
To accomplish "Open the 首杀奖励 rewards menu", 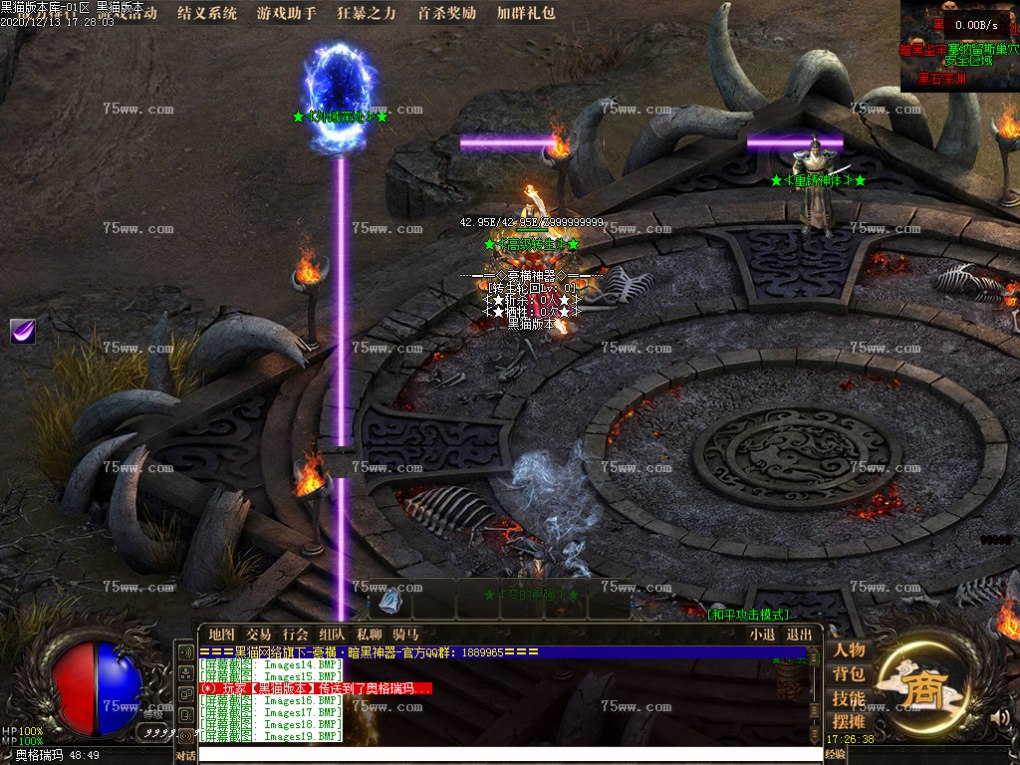I will [447, 14].
